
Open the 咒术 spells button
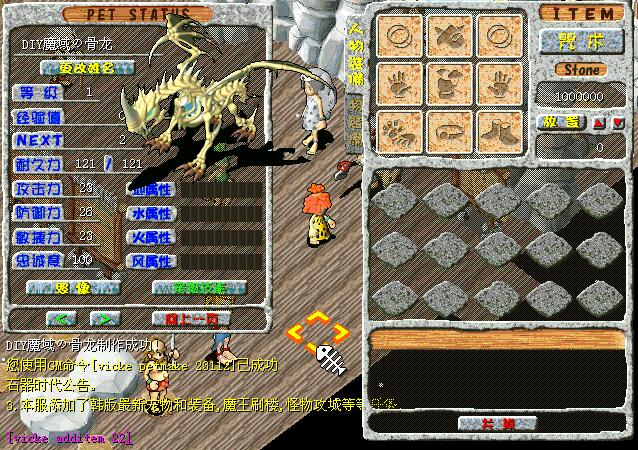580,41
